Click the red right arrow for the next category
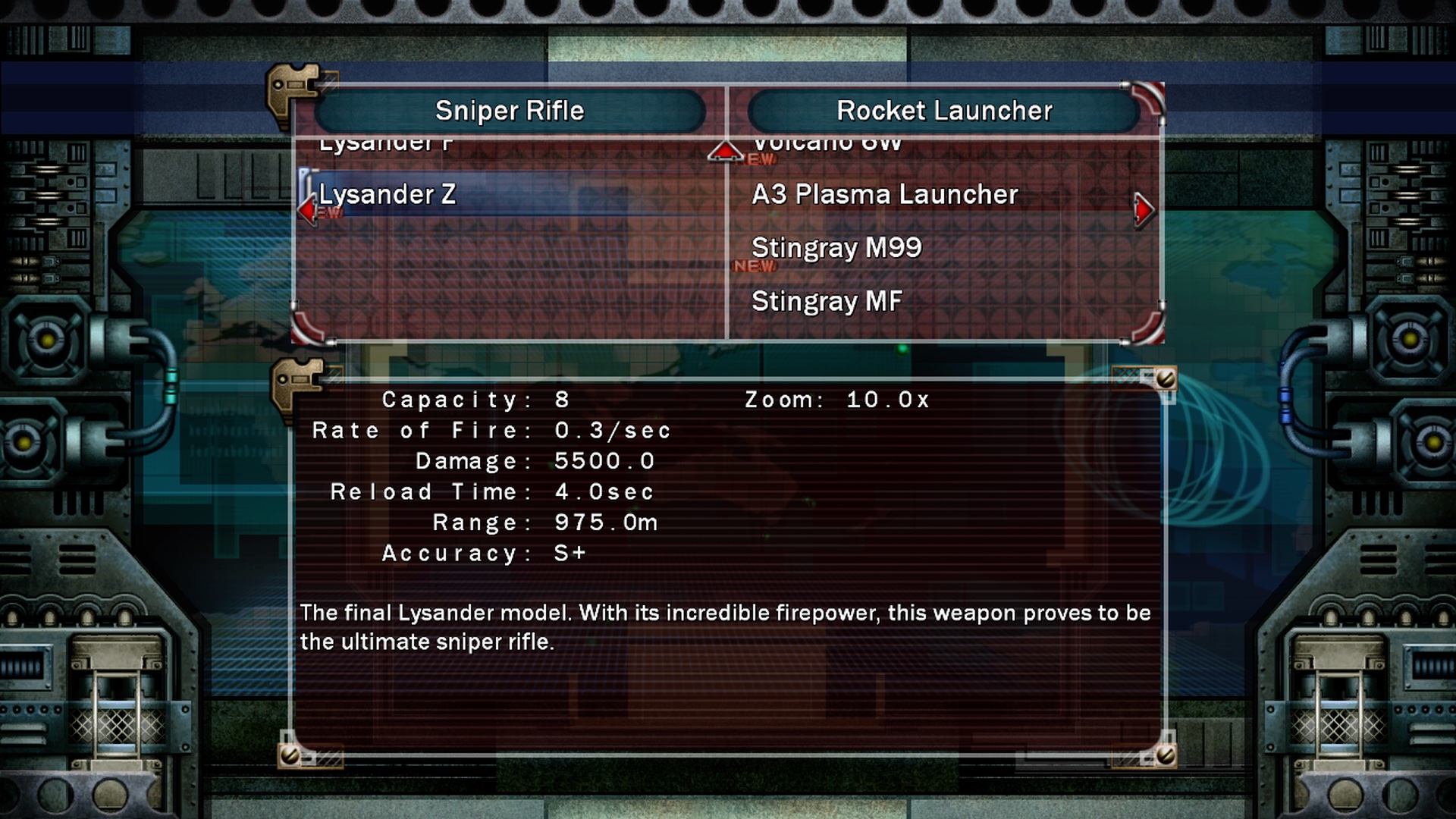 pos(1144,209)
